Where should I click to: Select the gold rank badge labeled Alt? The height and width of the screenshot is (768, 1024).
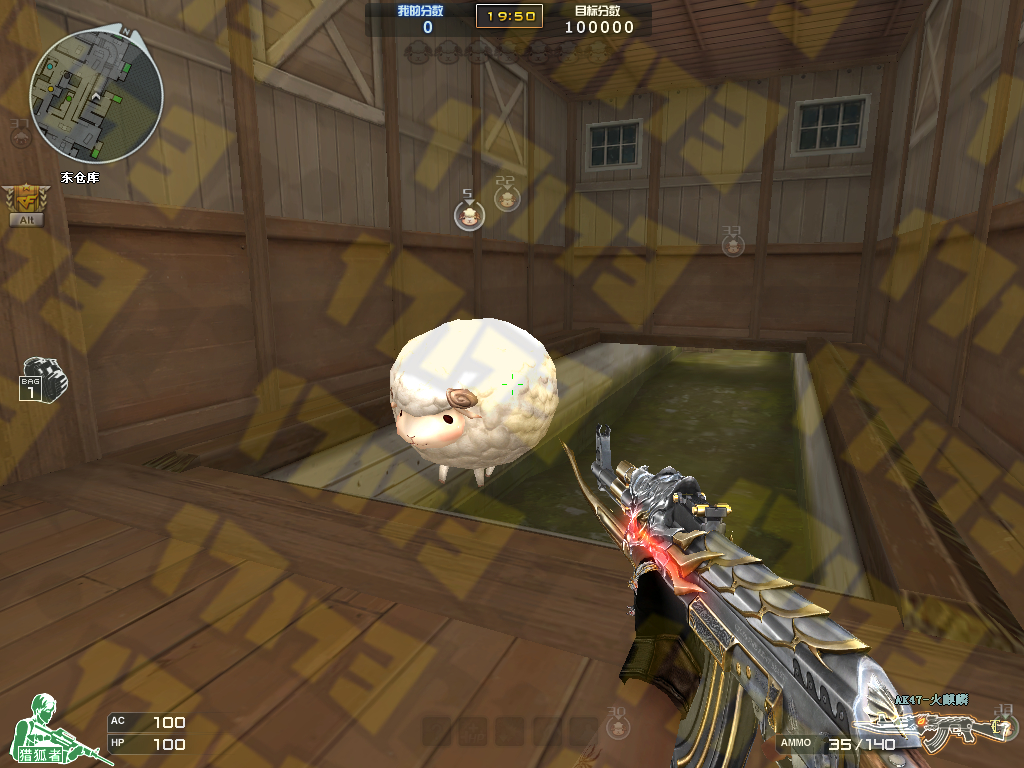click(x=25, y=202)
